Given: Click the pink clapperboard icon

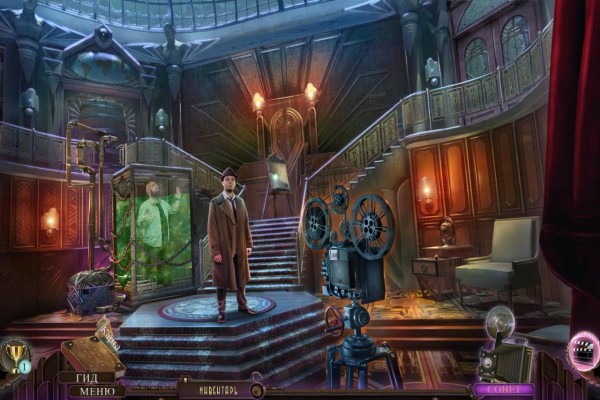Looking at the screenshot, I should (581, 353).
